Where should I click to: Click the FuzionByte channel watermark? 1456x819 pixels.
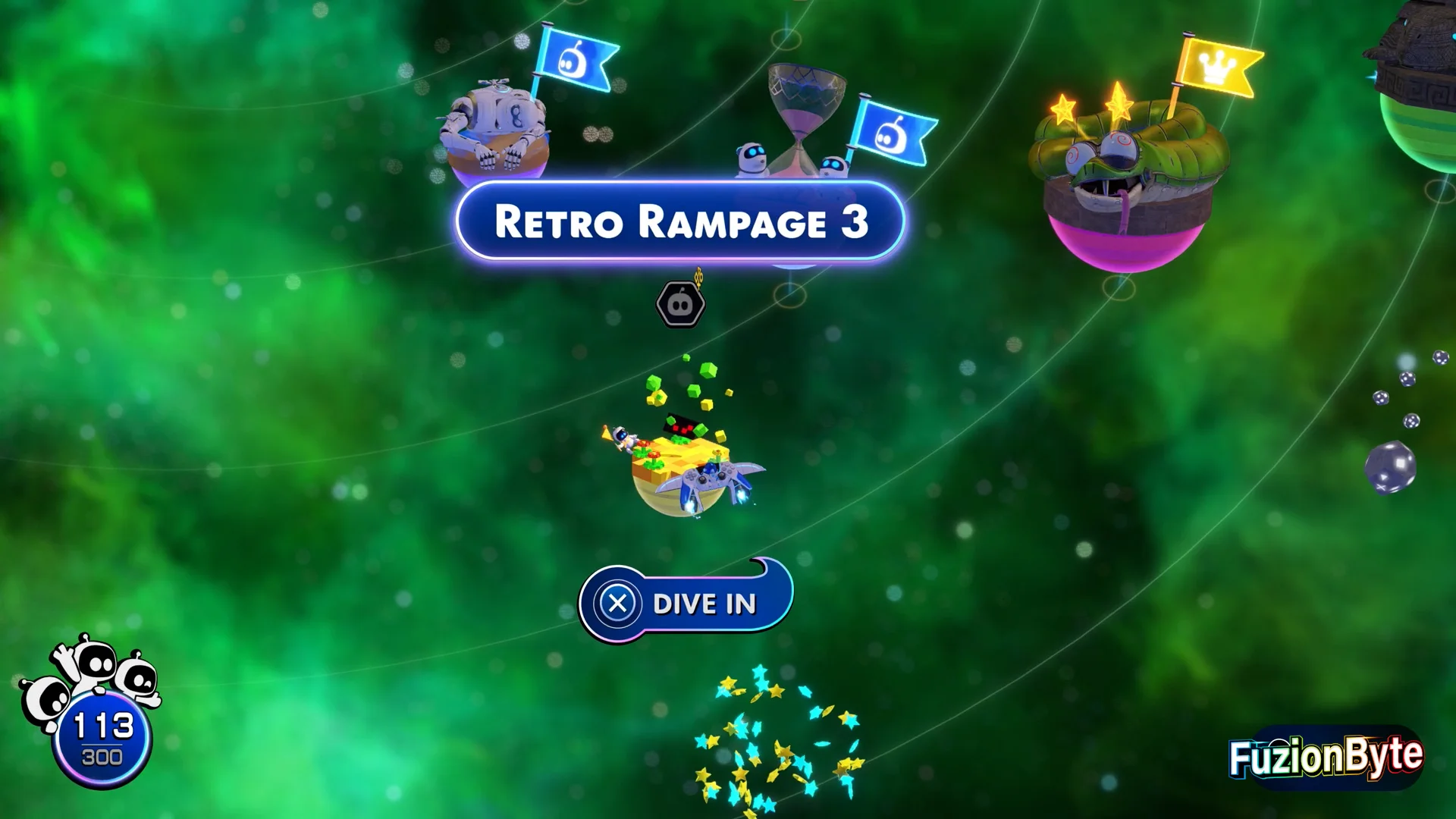pos(1326,757)
